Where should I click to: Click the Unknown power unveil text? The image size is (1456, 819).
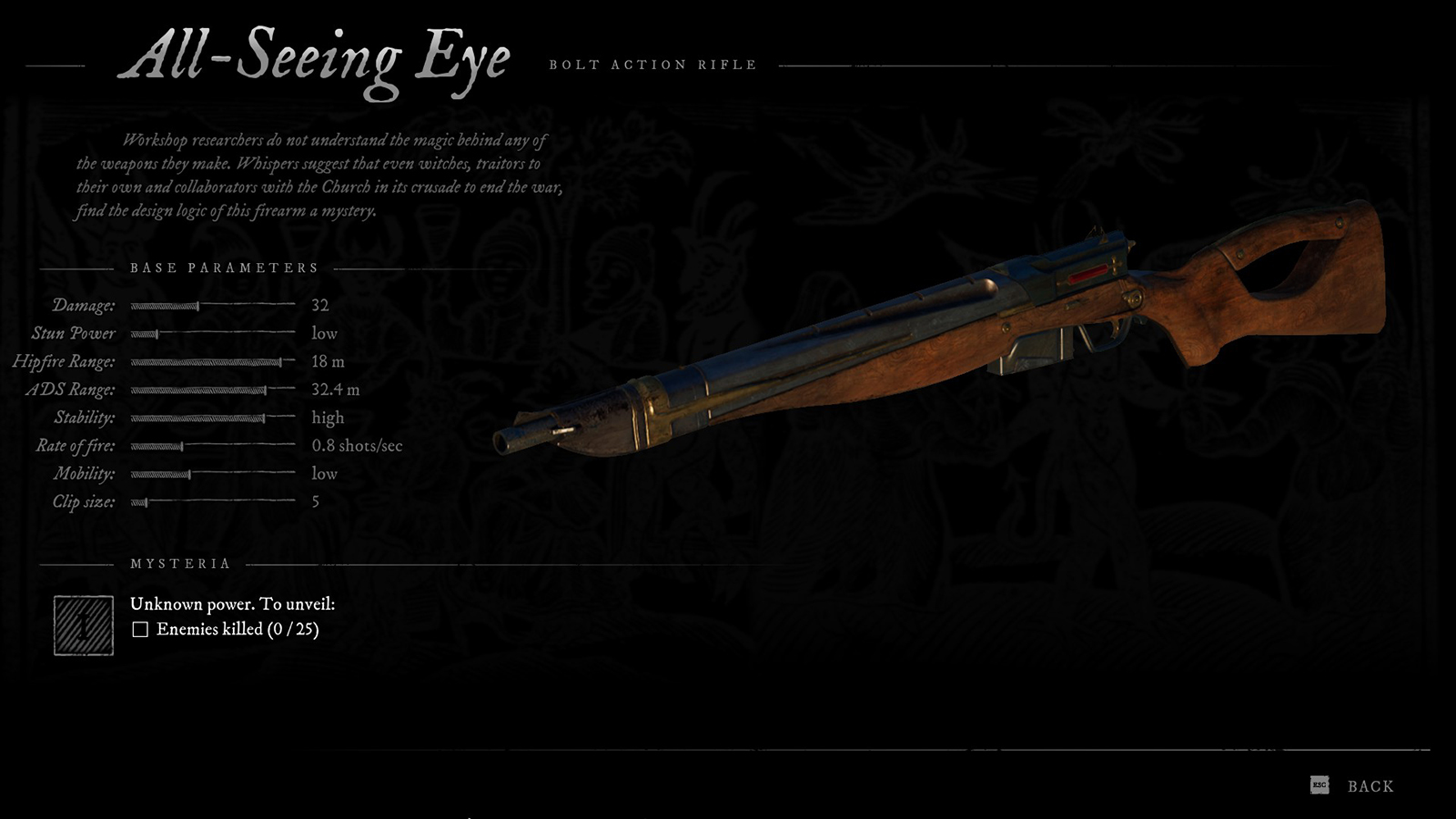point(232,602)
